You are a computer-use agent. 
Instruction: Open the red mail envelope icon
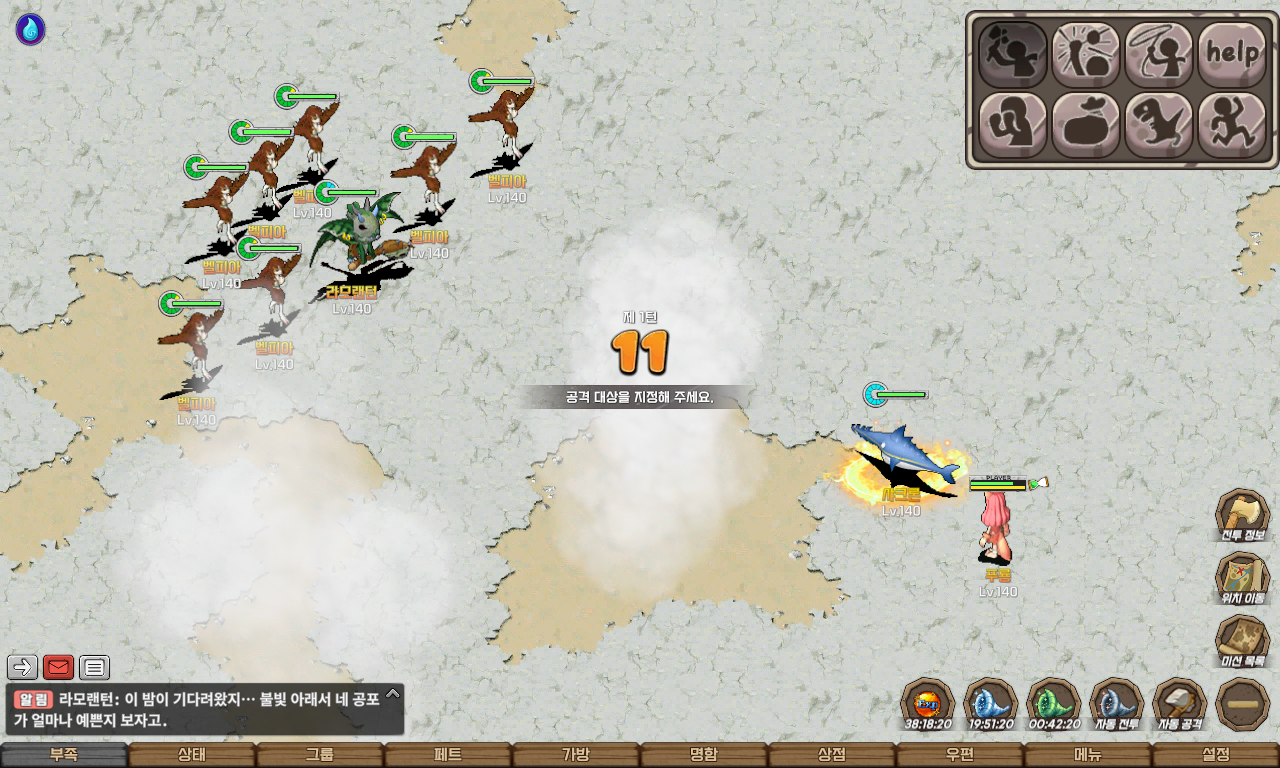pyautogui.click(x=59, y=667)
